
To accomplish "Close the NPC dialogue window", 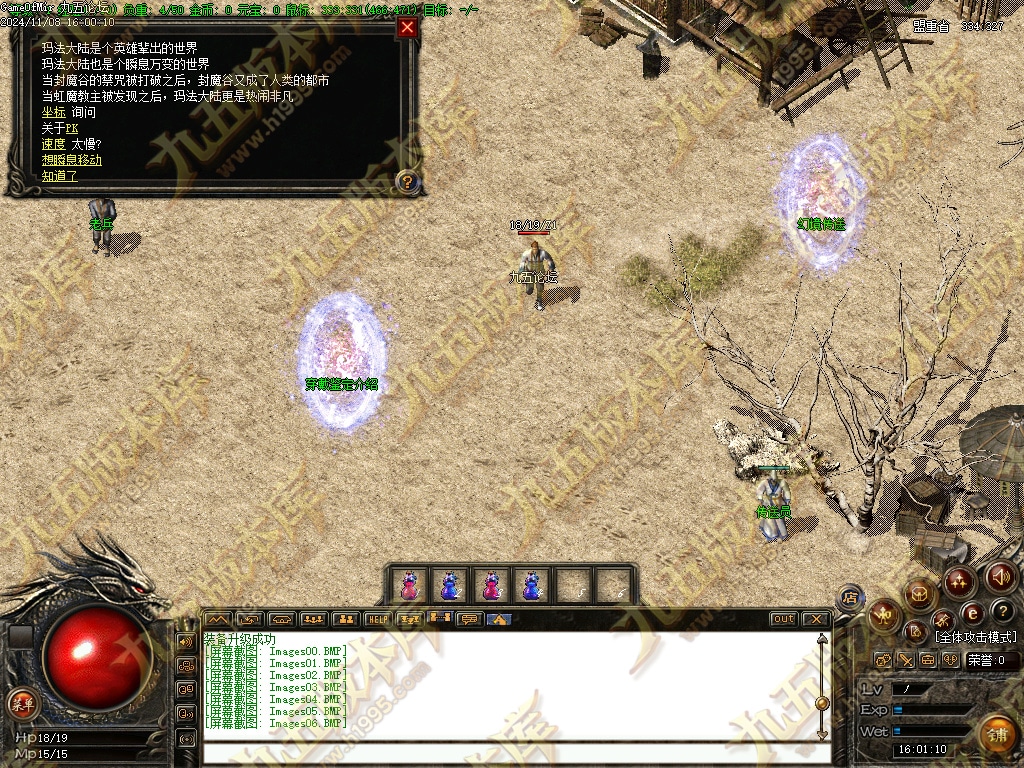I will [407, 28].
